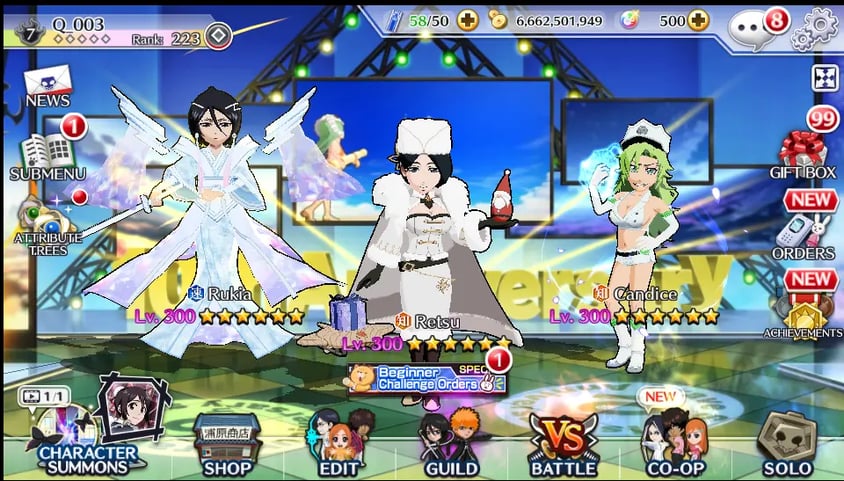The width and height of the screenshot is (844, 481).
Task: Open the Submenu book icon
Action: point(47,153)
